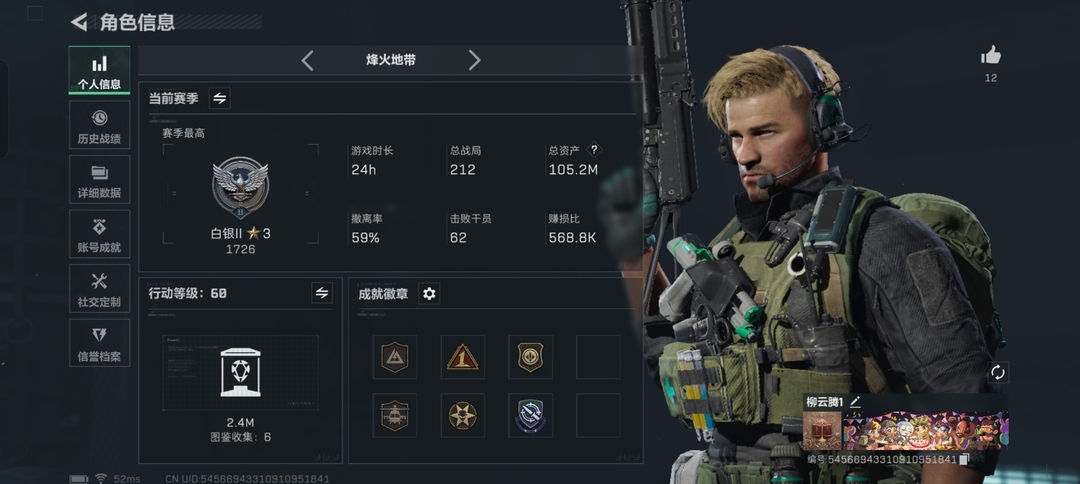Image resolution: width=1080 pixels, height=484 pixels.
Task: Open the 成就徽章 gear settings
Action: click(429, 293)
